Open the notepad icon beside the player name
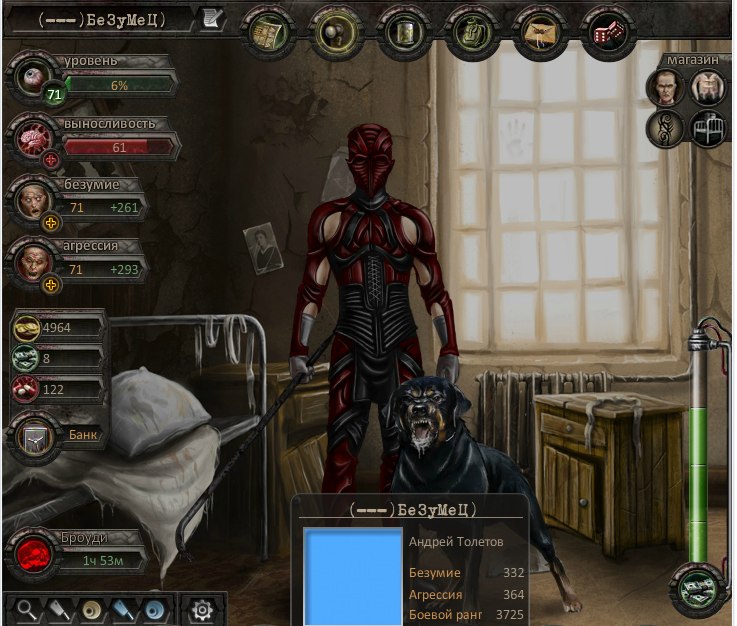 coord(212,18)
